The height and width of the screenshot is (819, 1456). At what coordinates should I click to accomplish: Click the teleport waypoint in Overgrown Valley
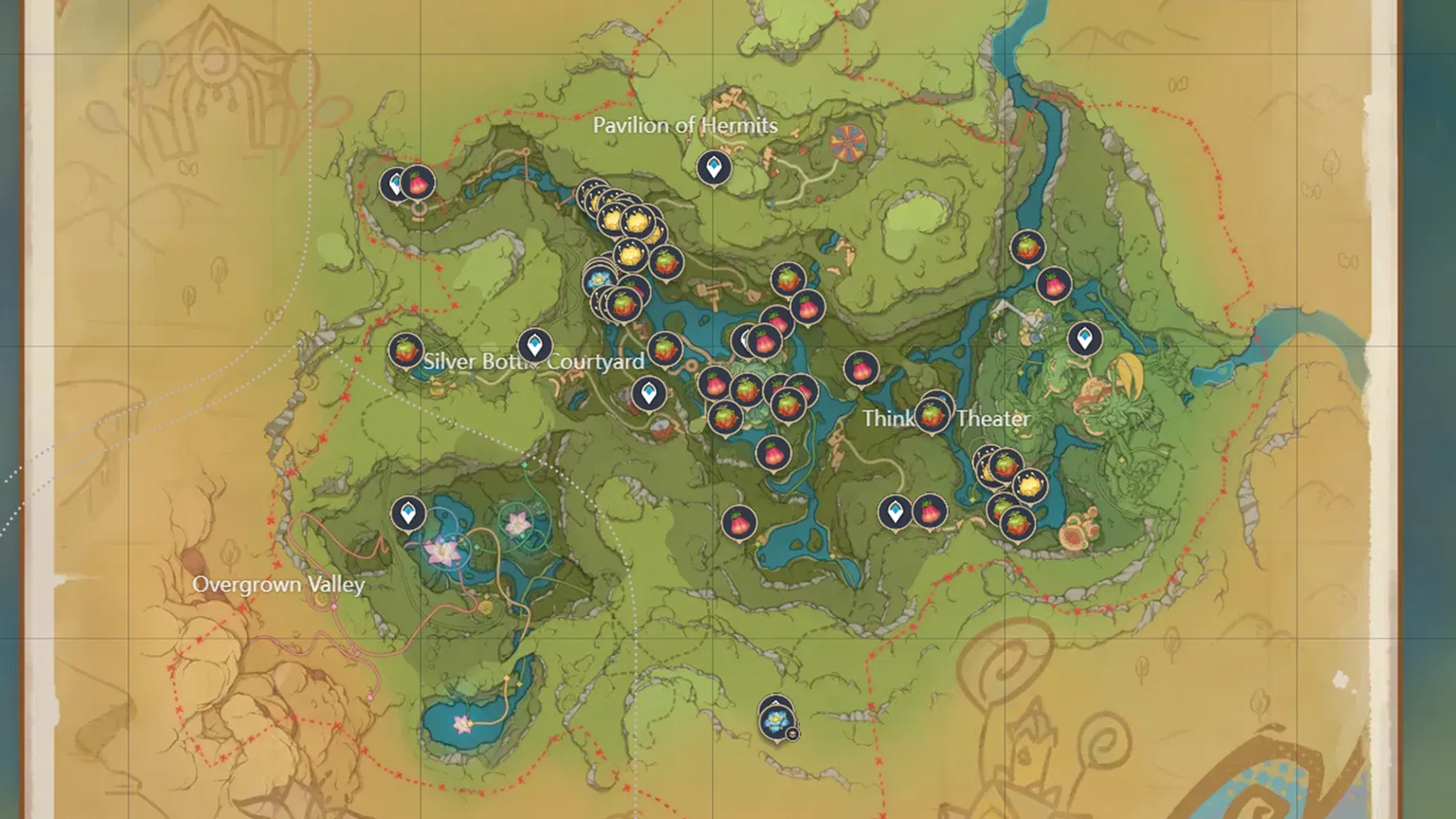(409, 514)
